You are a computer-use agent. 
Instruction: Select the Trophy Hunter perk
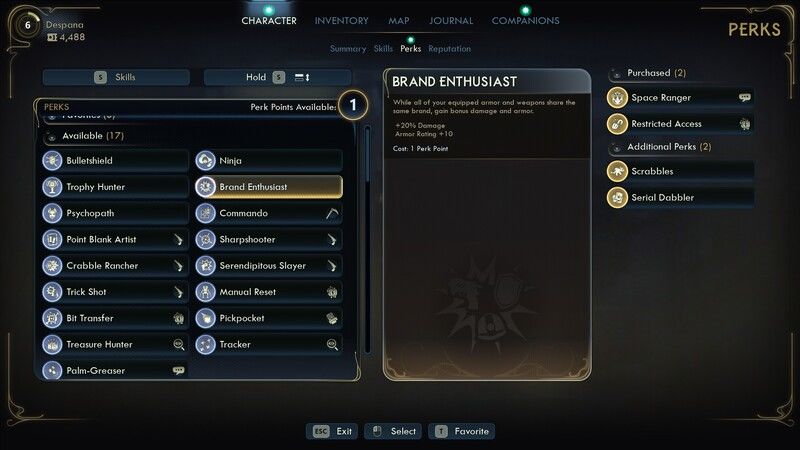point(115,187)
